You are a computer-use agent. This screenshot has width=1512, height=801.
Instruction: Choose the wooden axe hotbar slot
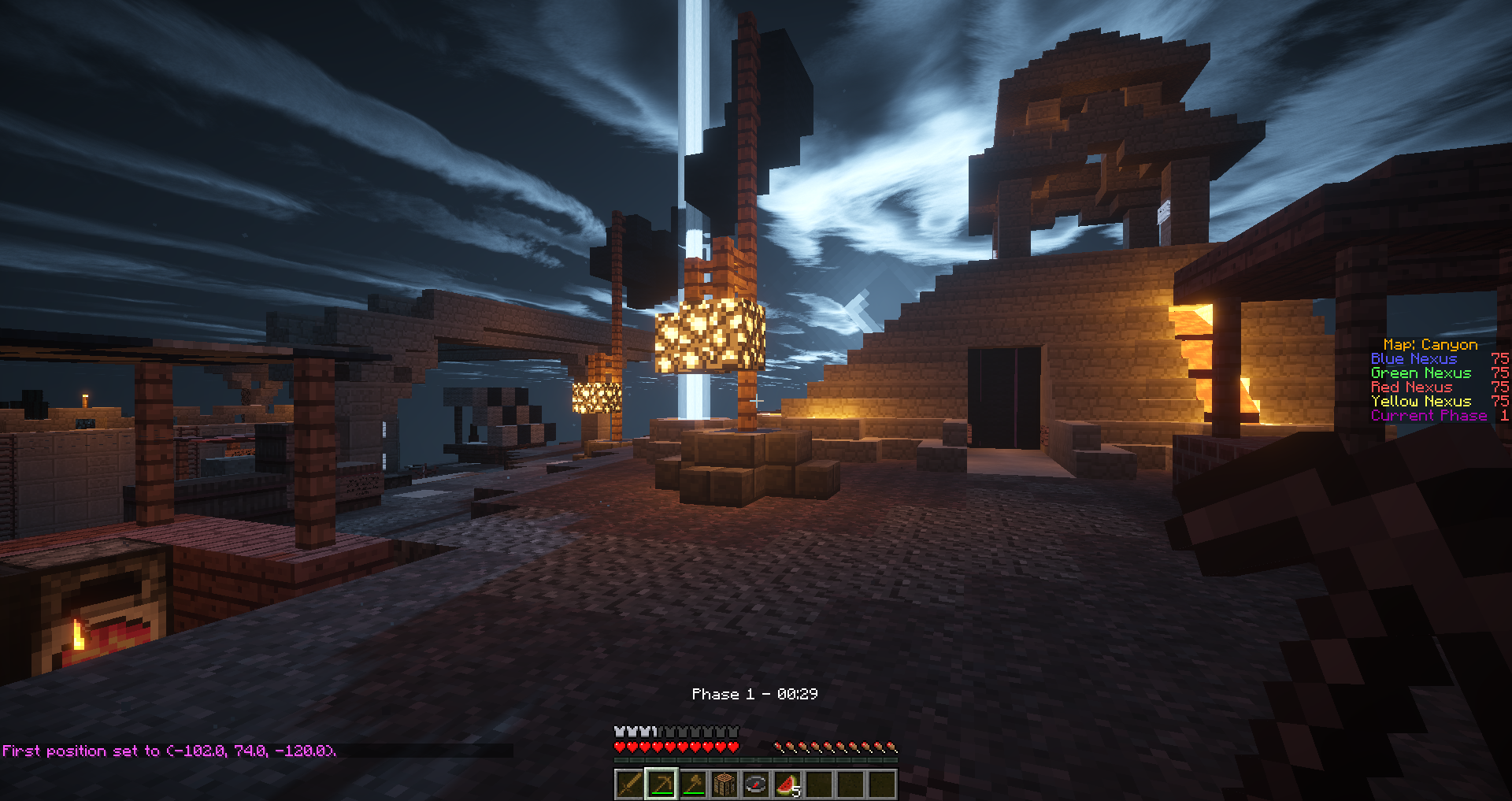point(692,784)
